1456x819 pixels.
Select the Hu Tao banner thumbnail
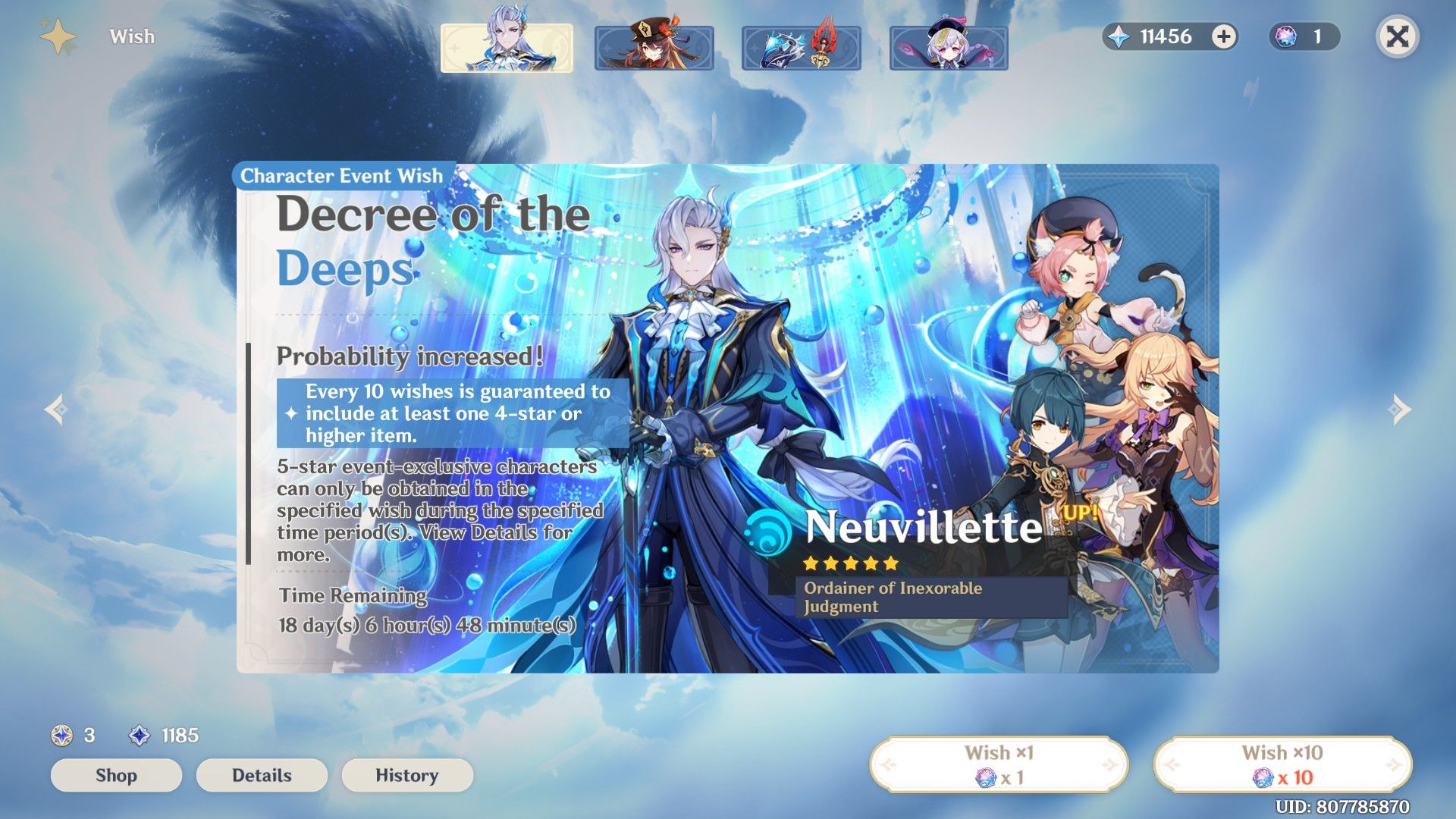coord(654,46)
